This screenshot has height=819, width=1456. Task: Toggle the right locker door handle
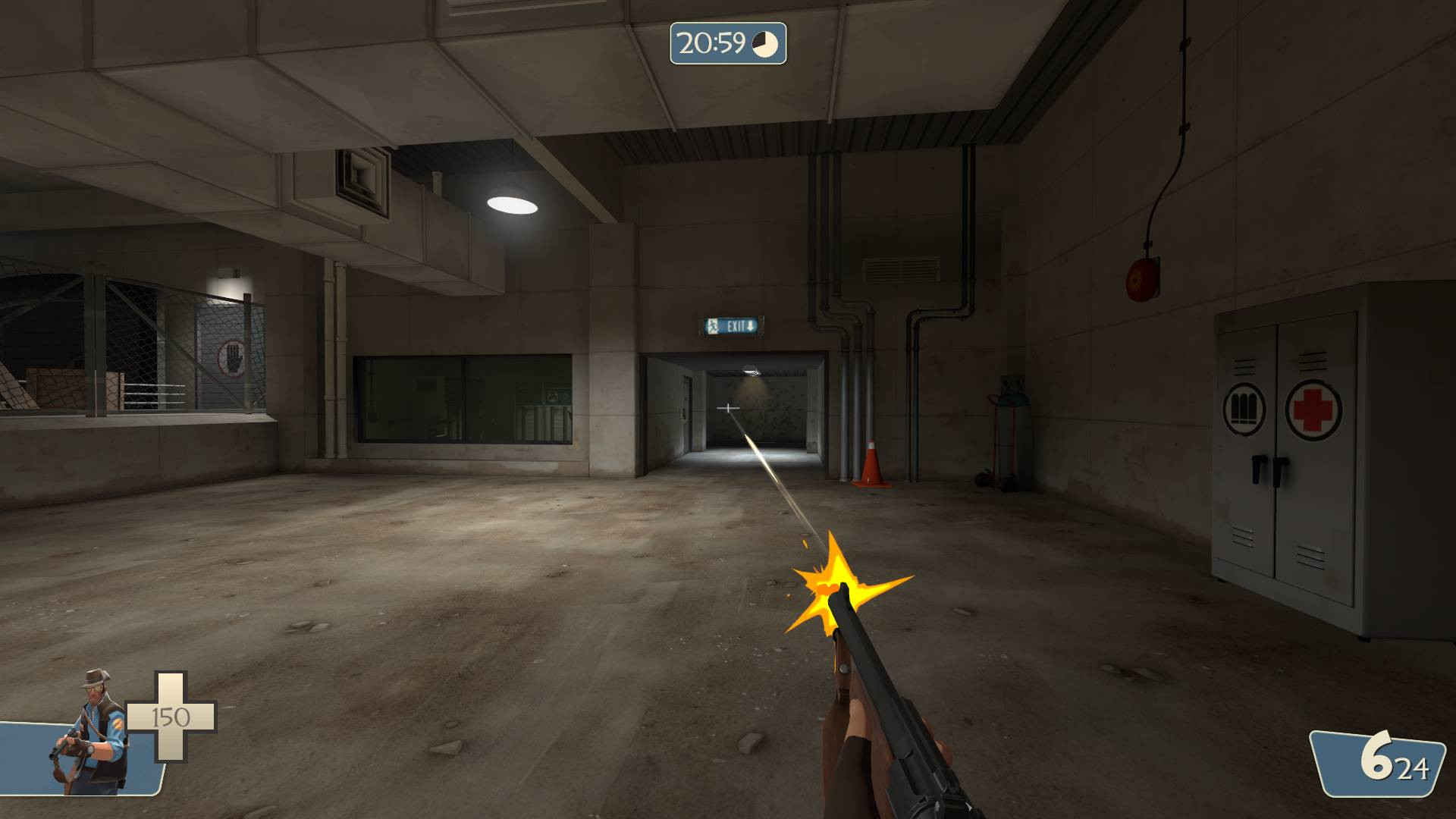pos(1280,472)
